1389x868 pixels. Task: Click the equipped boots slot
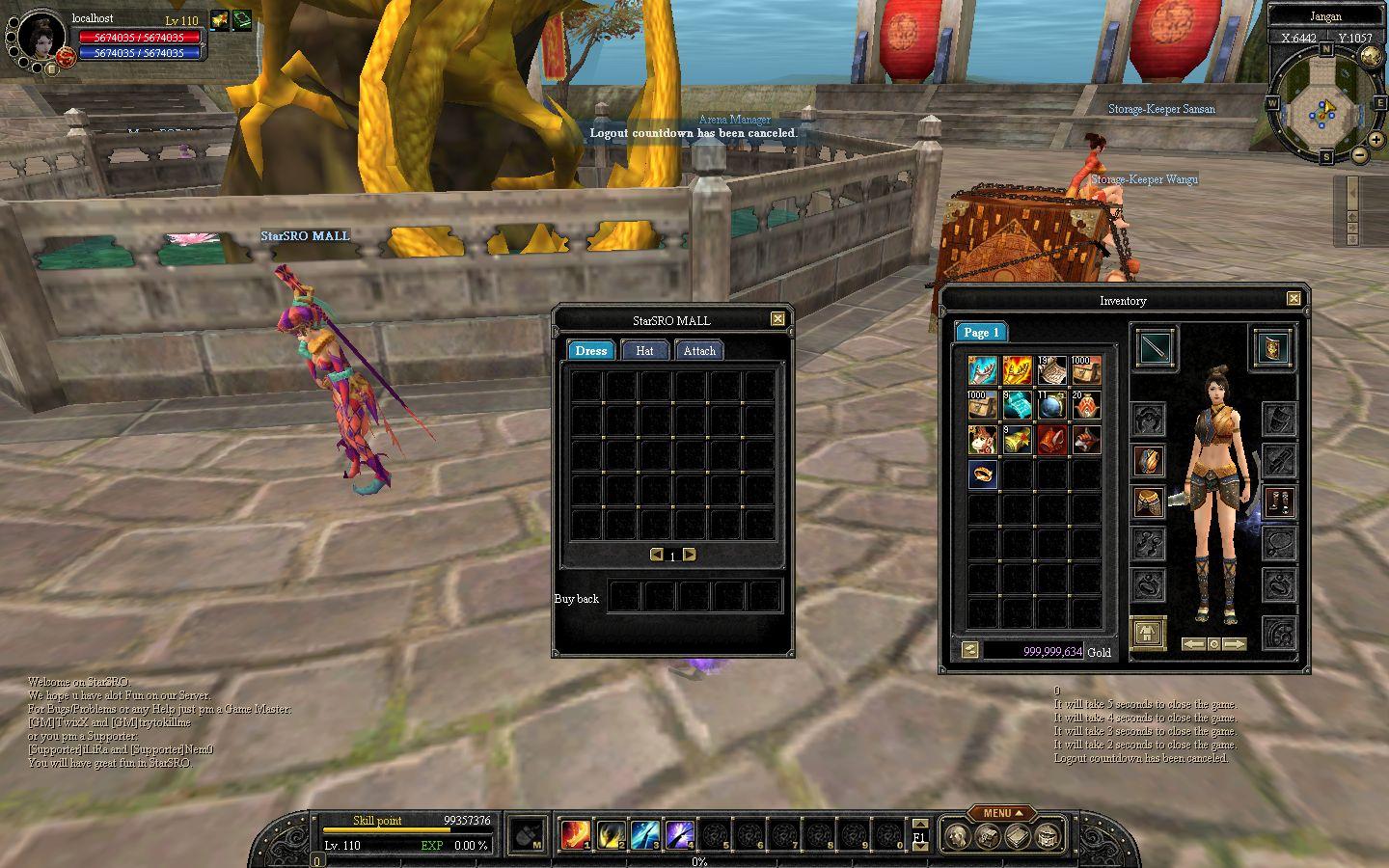coord(1279,502)
